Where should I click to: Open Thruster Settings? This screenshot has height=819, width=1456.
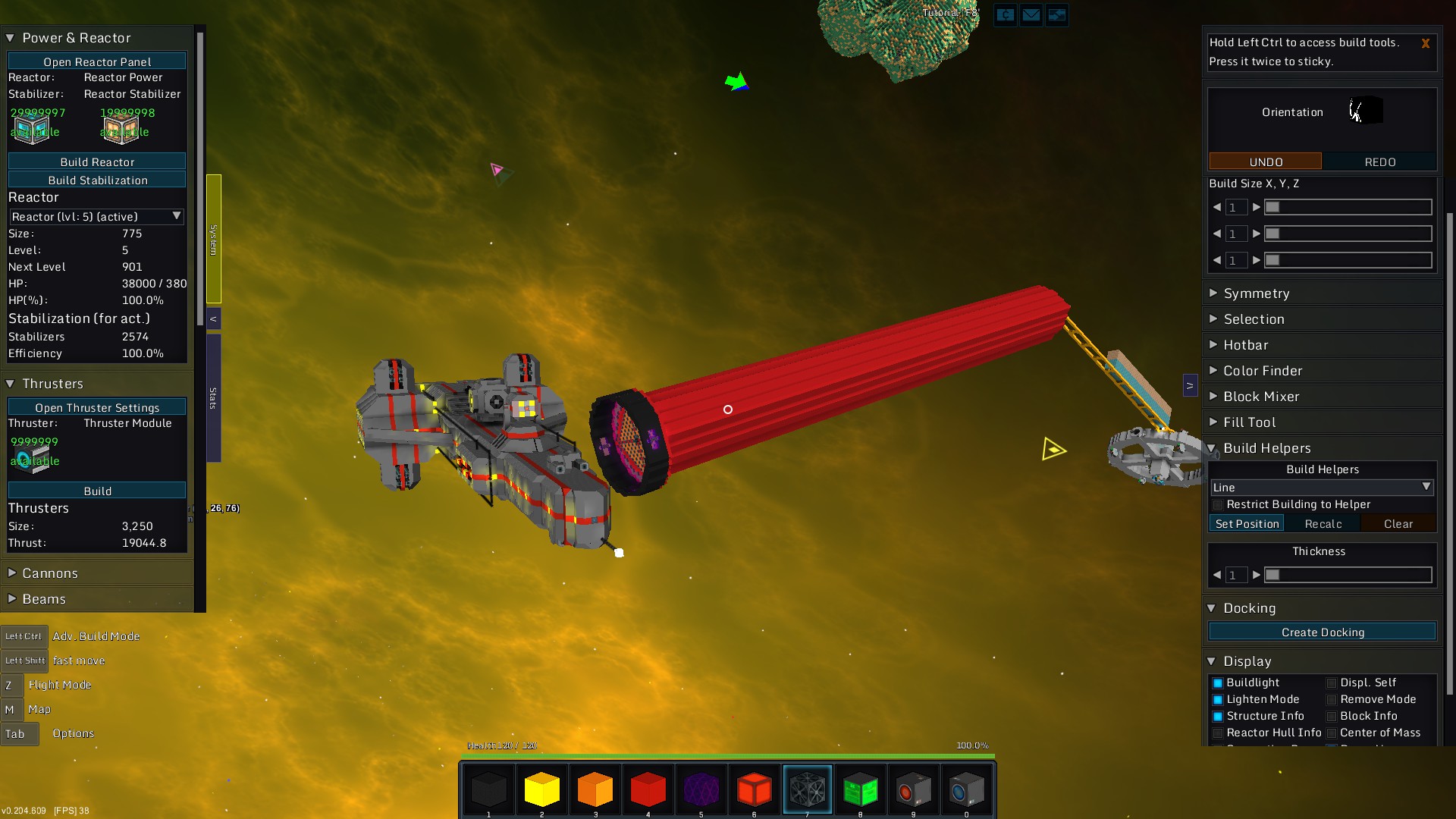(97, 407)
